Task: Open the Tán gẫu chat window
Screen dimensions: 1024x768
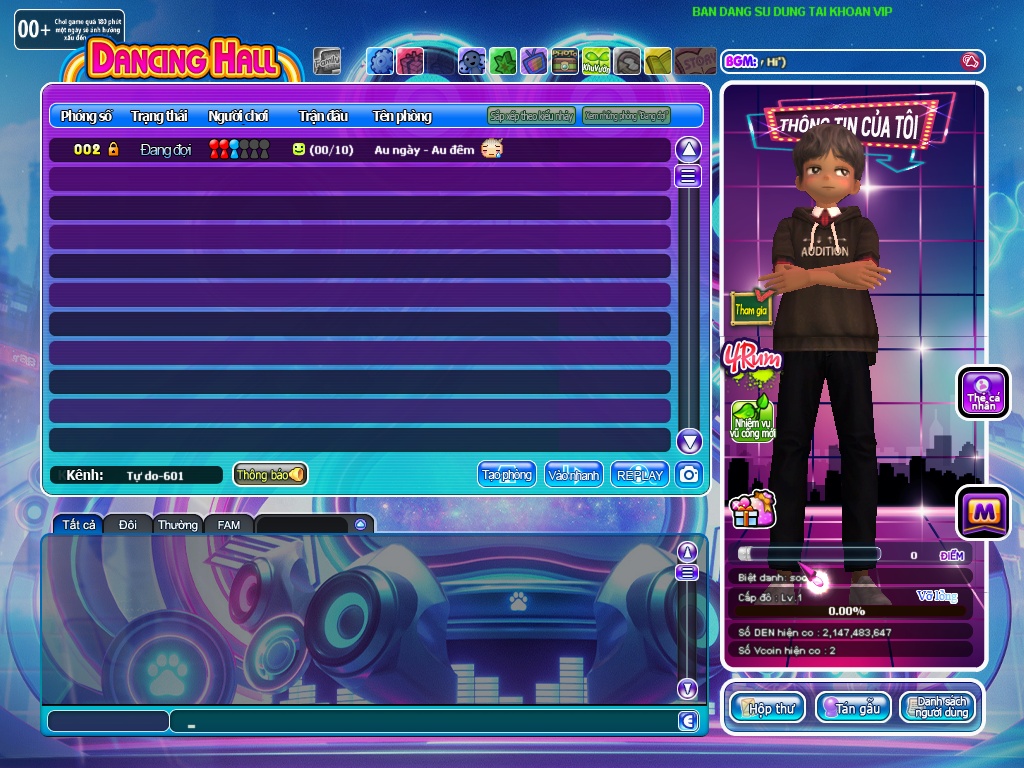Action: pos(853,708)
